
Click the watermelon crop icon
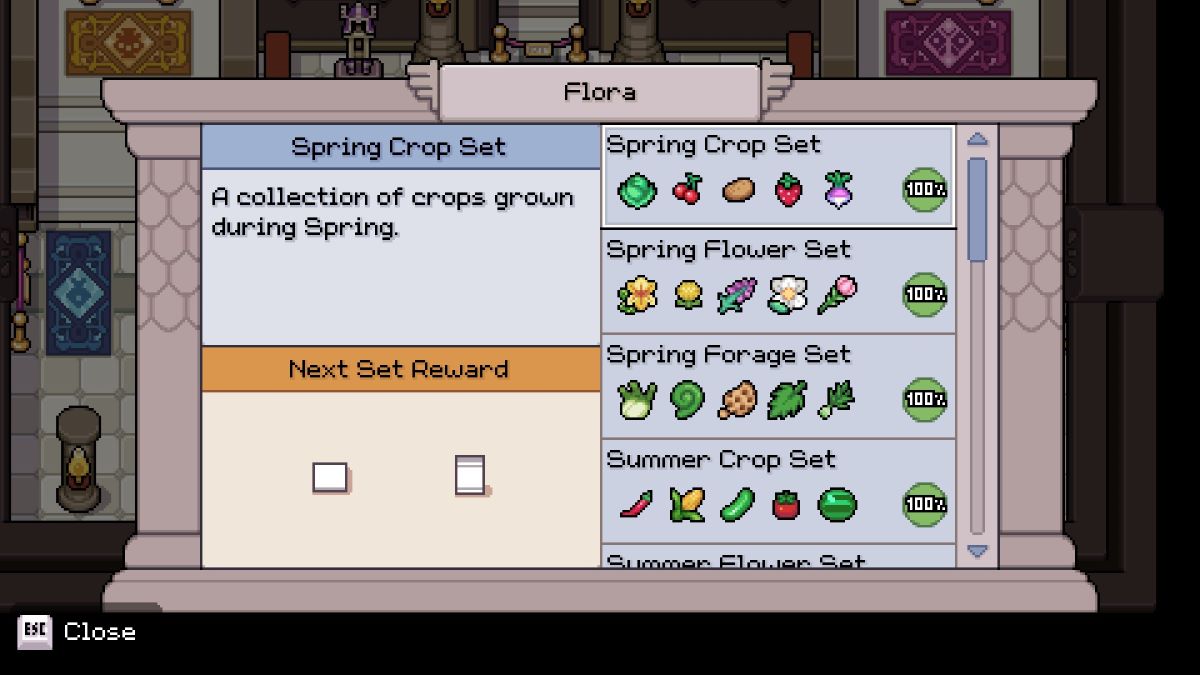[837, 505]
